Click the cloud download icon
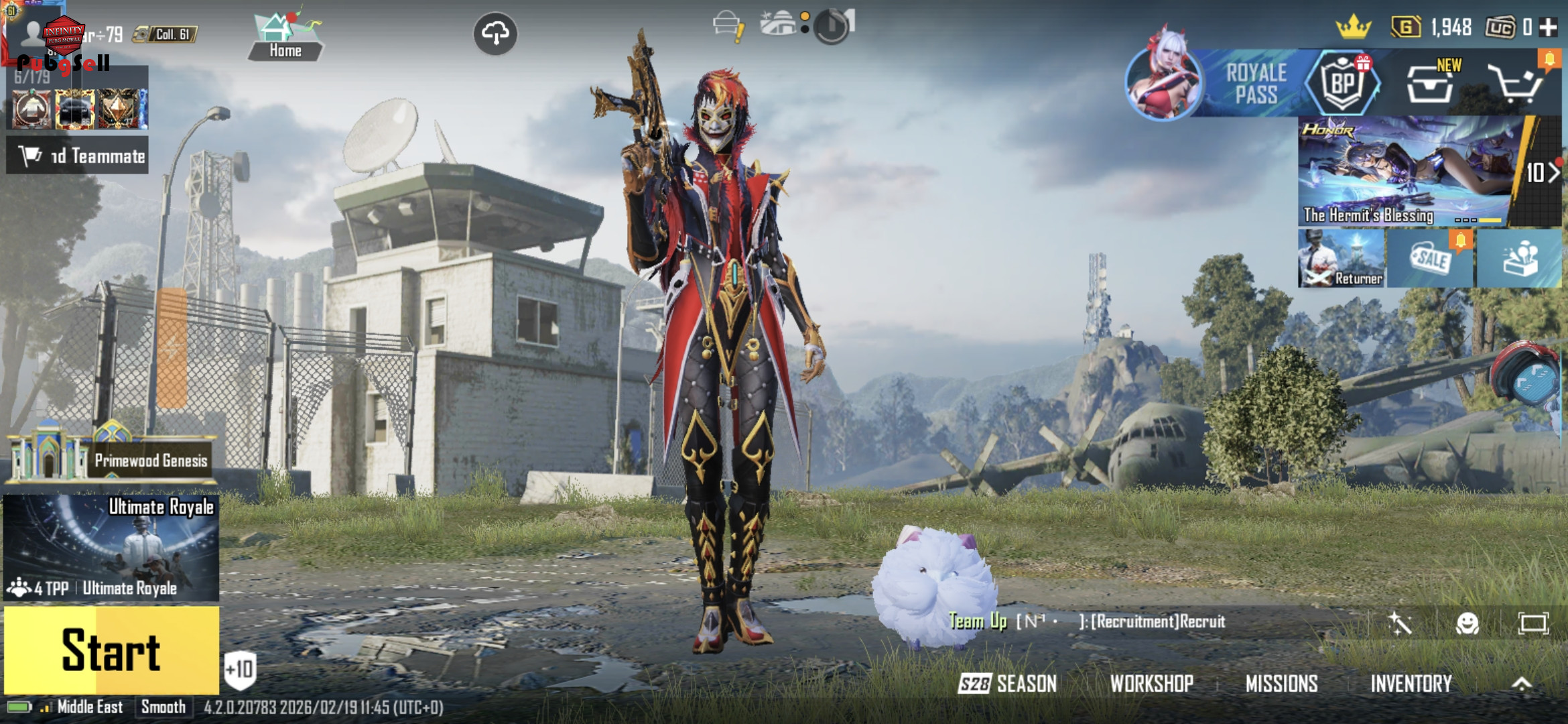This screenshot has height=724, width=1568. coord(495,33)
